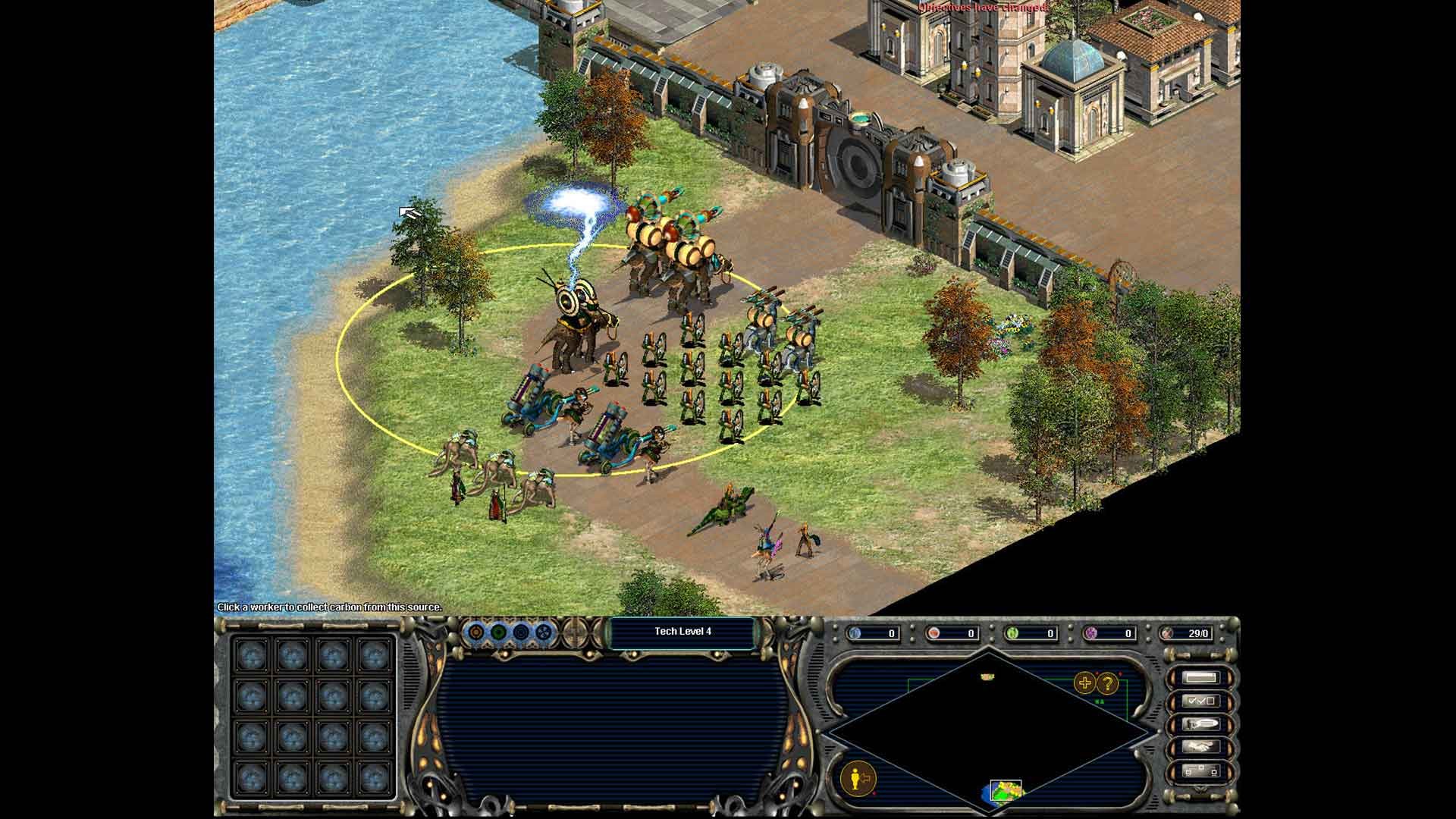
Task: Open the Tech Tree button
Action: [1200, 770]
